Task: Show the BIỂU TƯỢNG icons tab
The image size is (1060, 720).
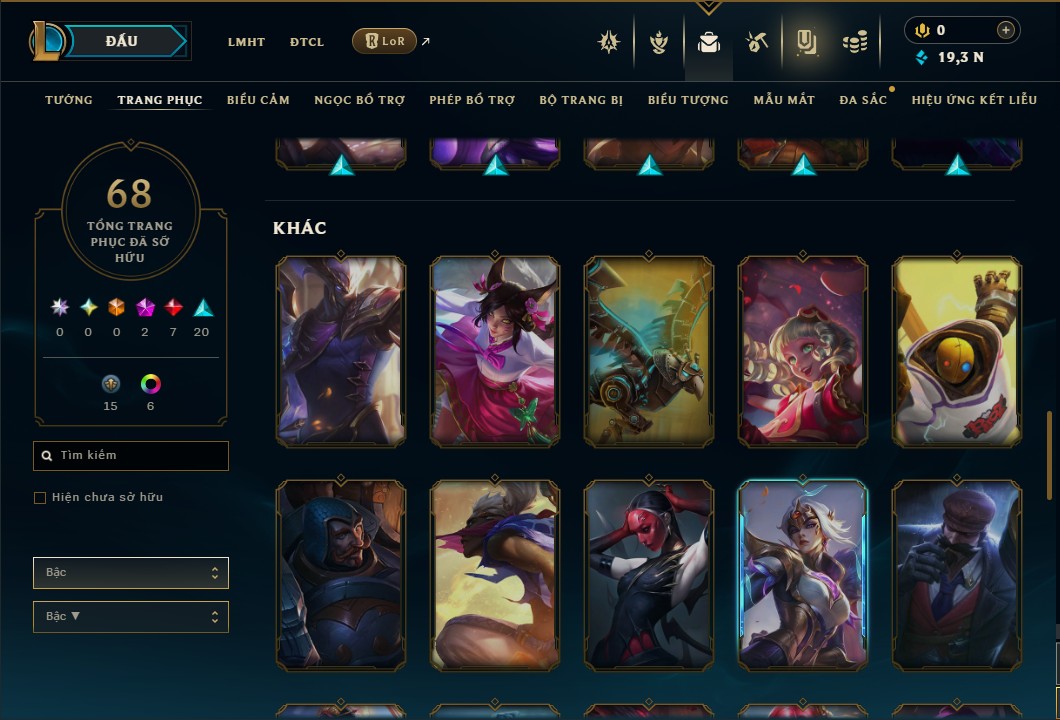Action: (x=688, y=100)
